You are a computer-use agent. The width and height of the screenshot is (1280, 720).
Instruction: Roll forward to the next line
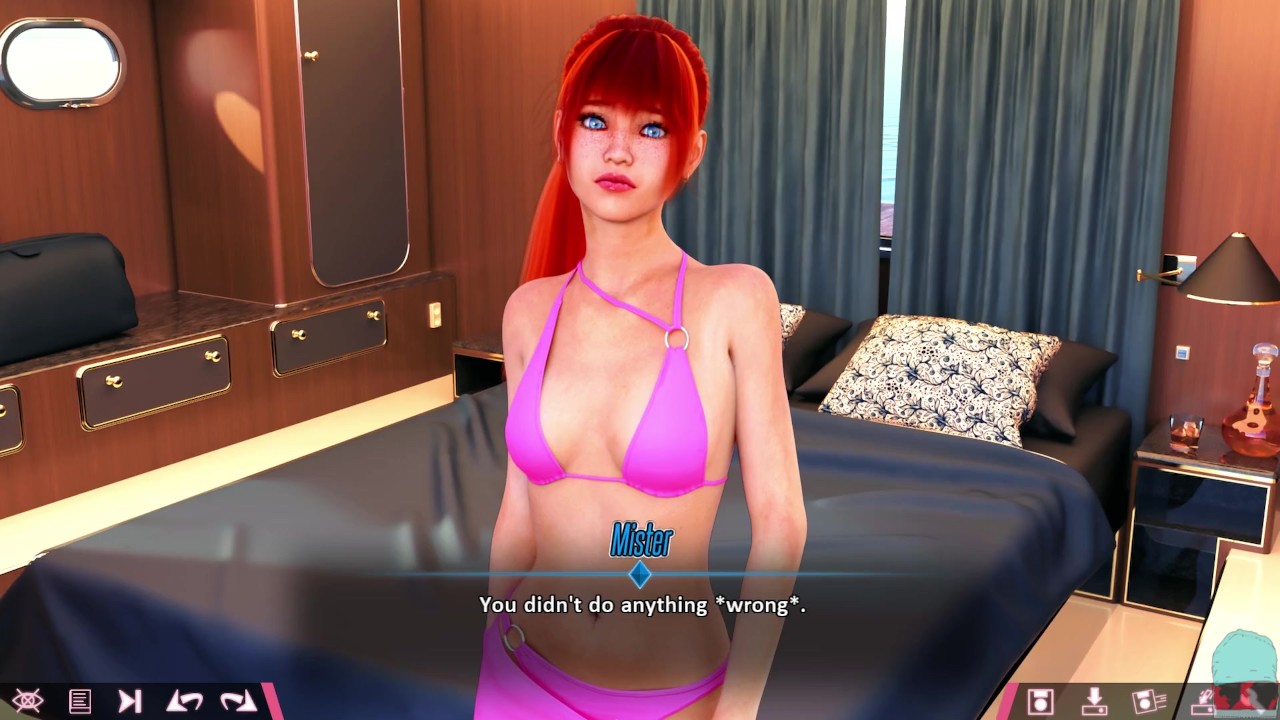point(238,701)
